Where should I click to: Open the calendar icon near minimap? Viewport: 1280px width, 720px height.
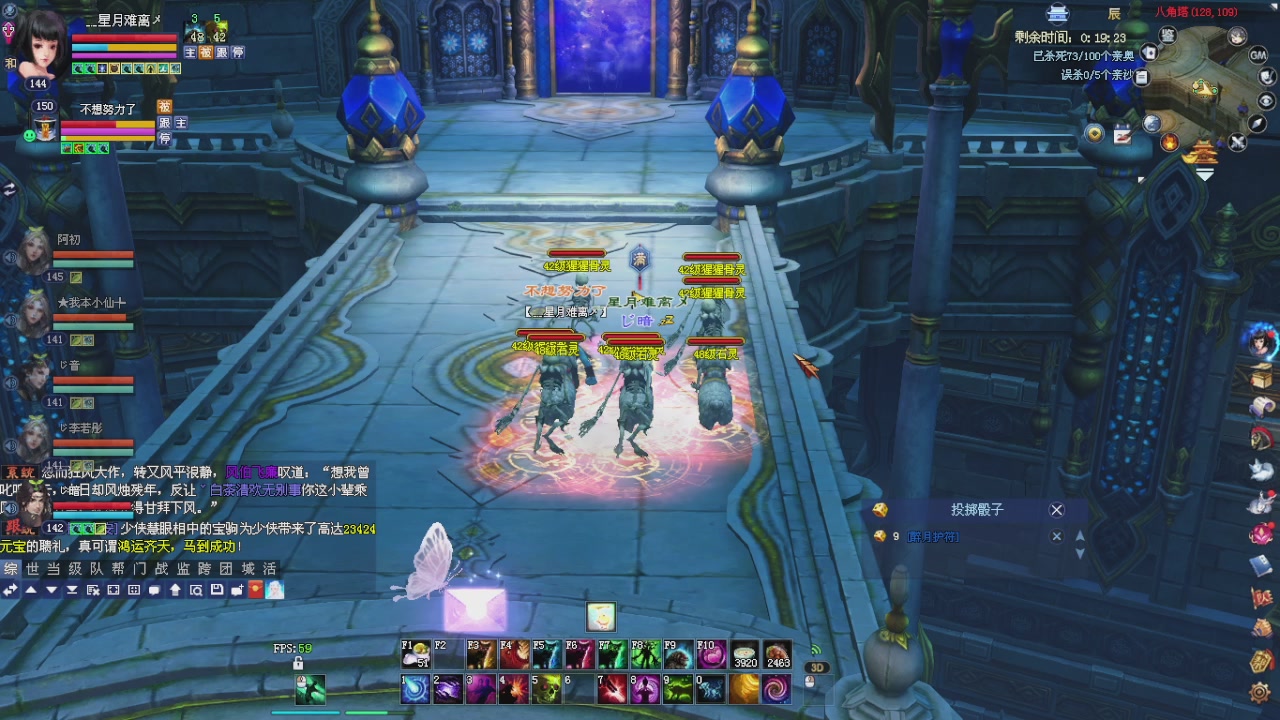point(1122,135)
